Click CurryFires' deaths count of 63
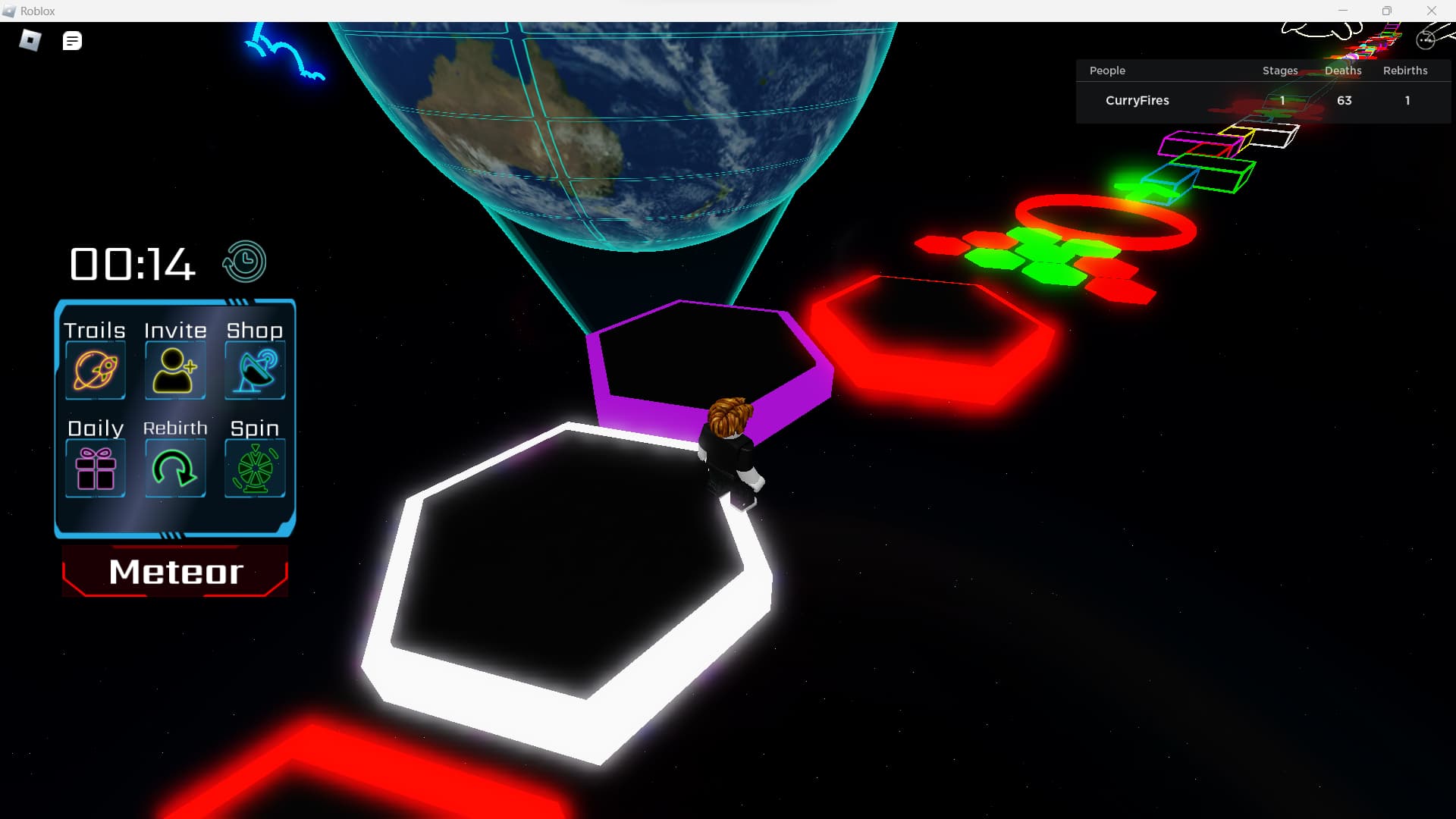This screenshot has height=819, width=1456. 1344,100
